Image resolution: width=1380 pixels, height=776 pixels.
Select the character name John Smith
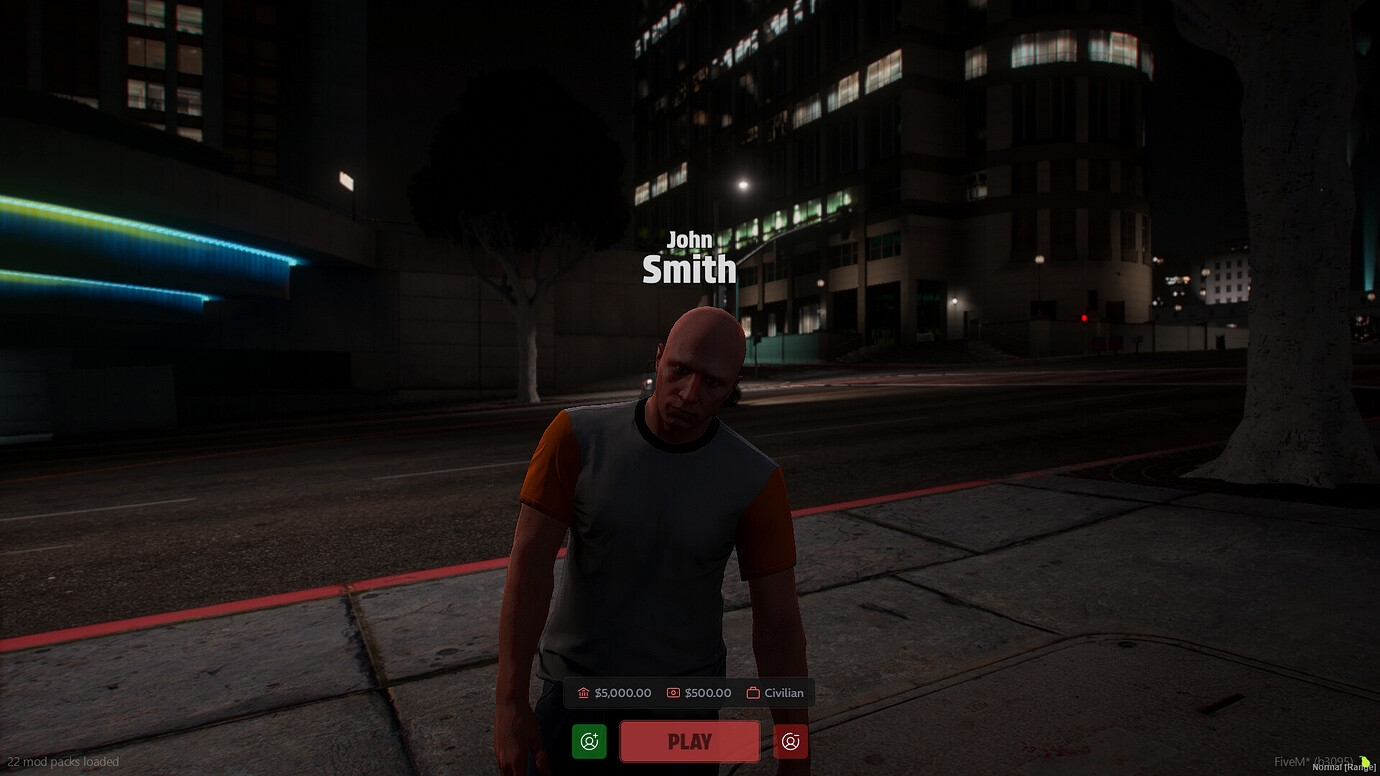pos(689,255)
